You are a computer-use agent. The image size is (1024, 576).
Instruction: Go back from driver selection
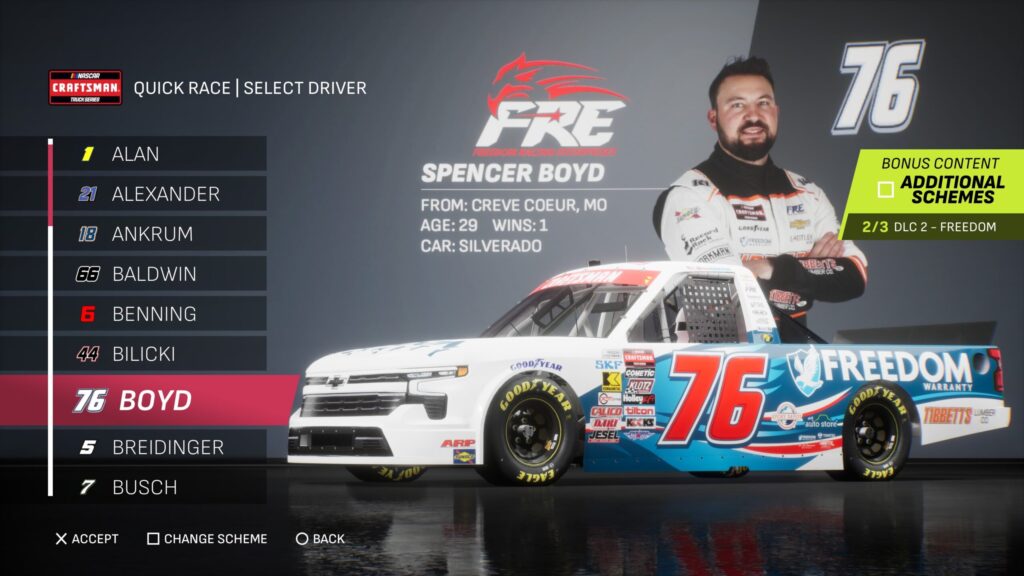[320, 539]
